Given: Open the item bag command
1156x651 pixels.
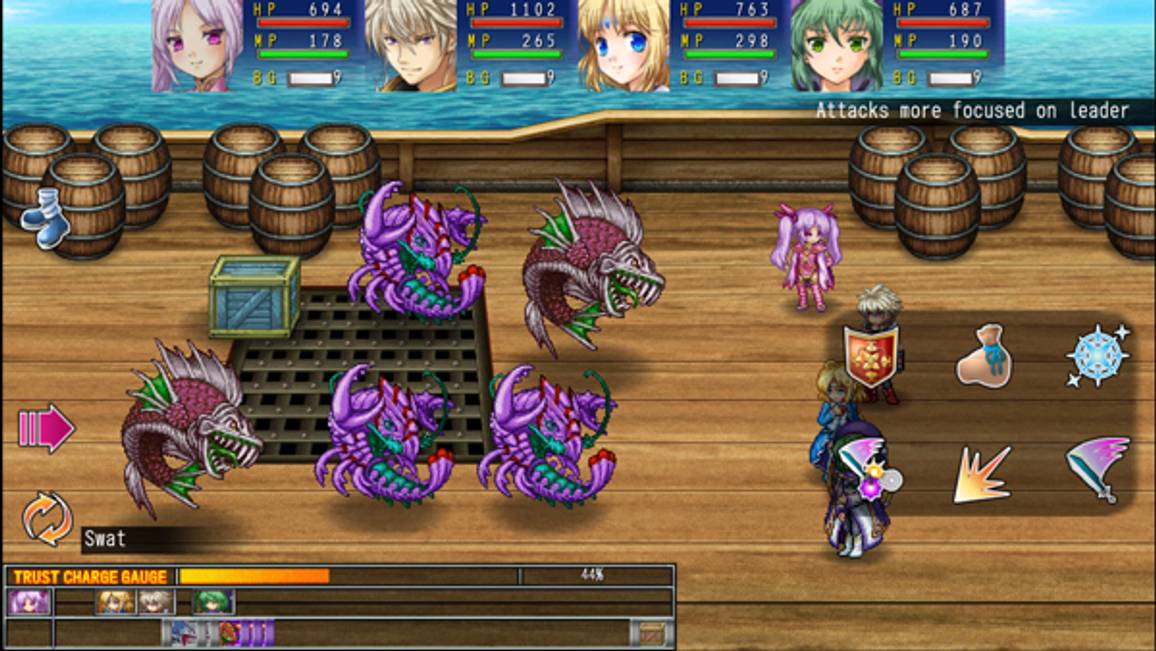Looking at the screenshot, I should point(984,355).
